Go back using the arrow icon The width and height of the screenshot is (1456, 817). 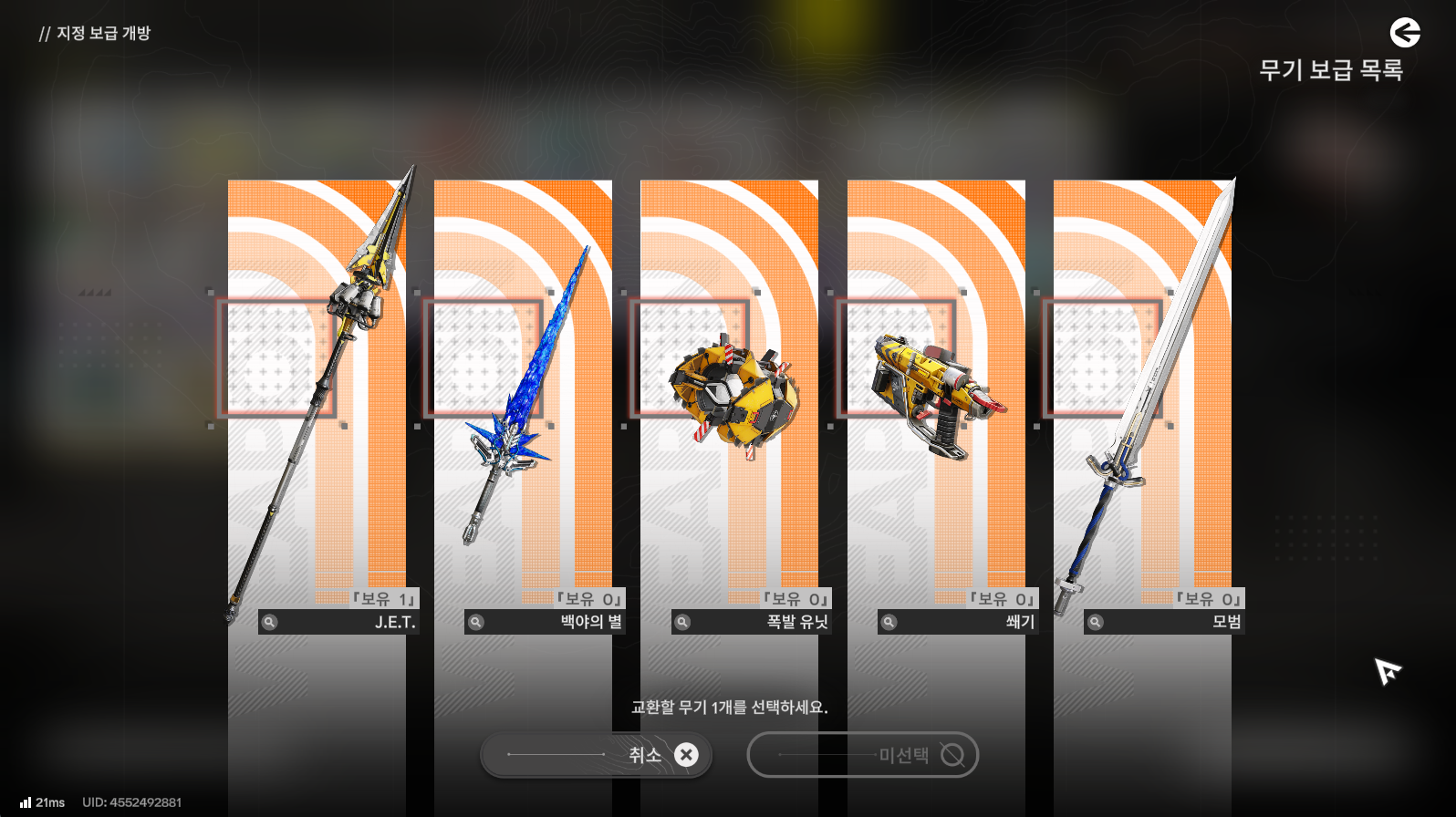point(1405,33)
